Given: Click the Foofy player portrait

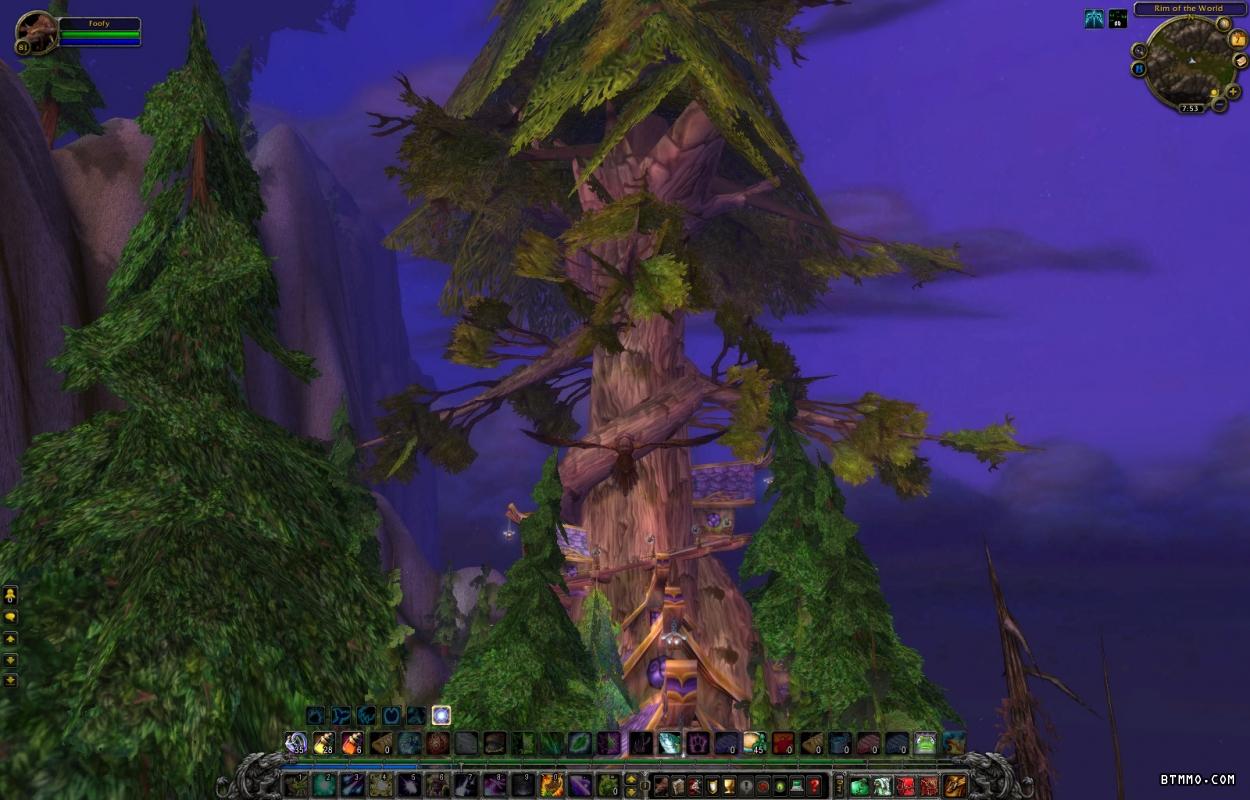Looking at the screenshot, I should pos(36,32).
